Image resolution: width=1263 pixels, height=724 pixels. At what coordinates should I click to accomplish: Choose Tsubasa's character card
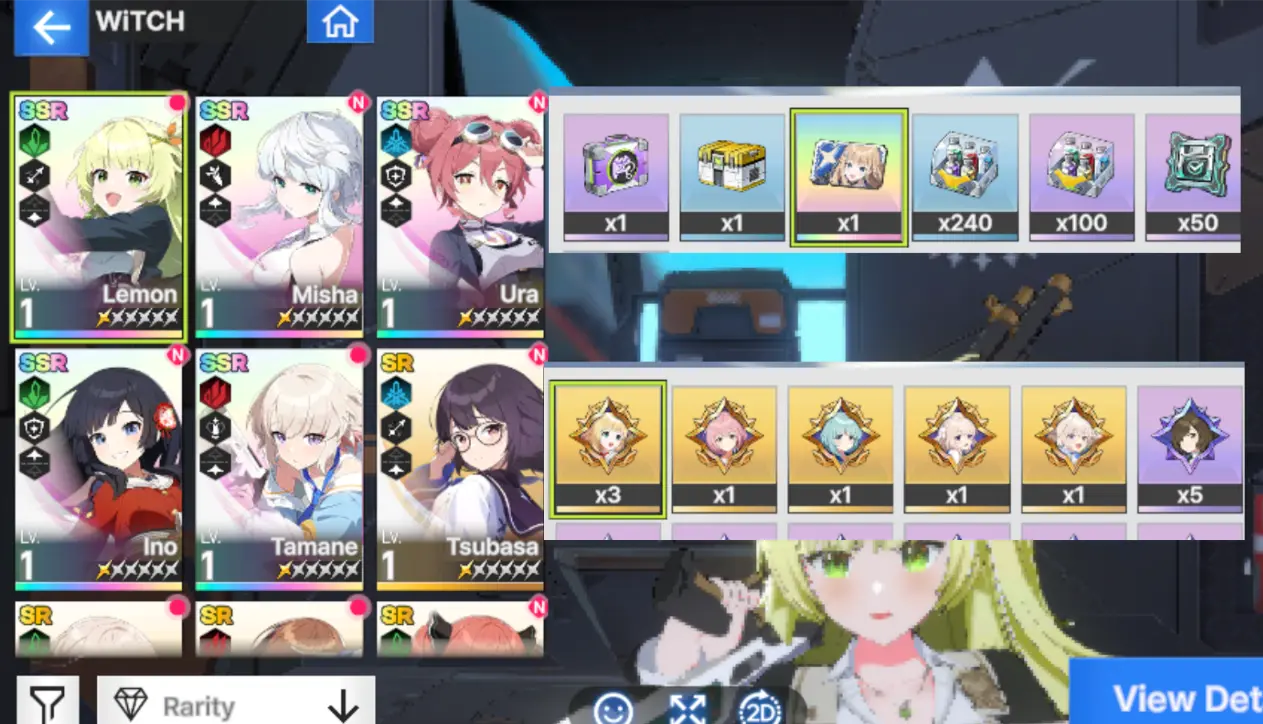tap(460, 468)
